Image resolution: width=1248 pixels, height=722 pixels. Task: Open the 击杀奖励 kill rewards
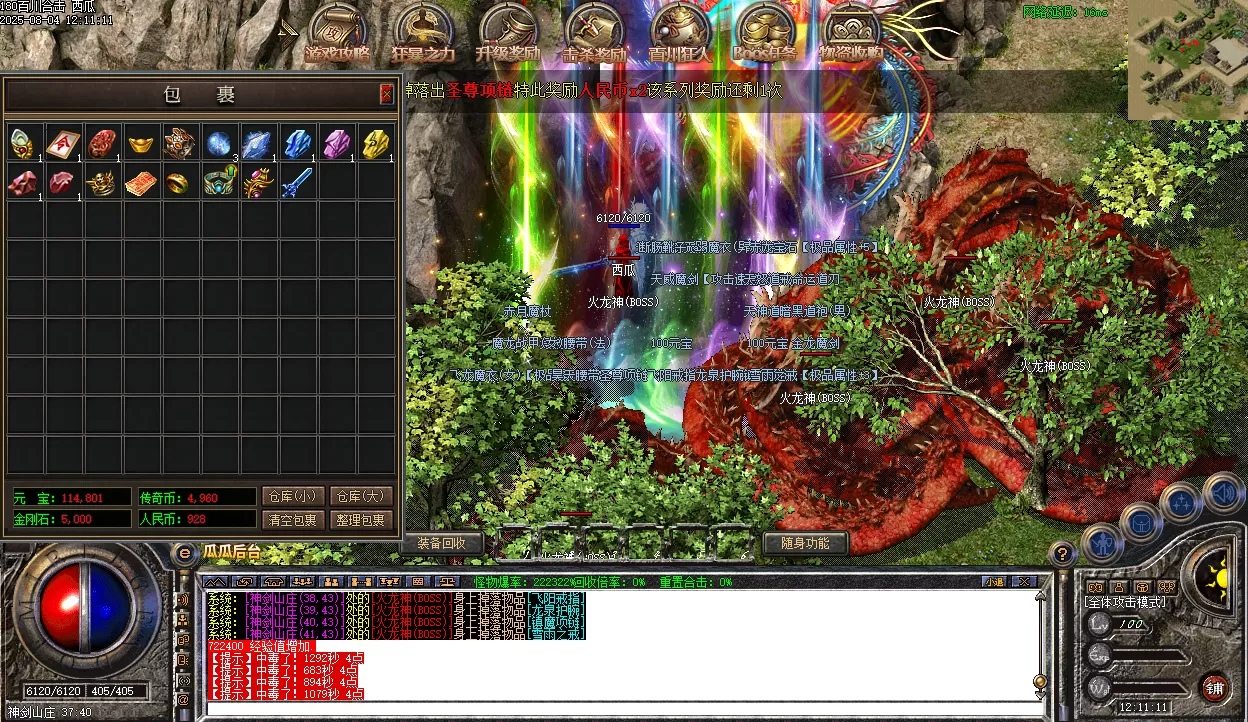pyautogui.click(x=595, y=36)
